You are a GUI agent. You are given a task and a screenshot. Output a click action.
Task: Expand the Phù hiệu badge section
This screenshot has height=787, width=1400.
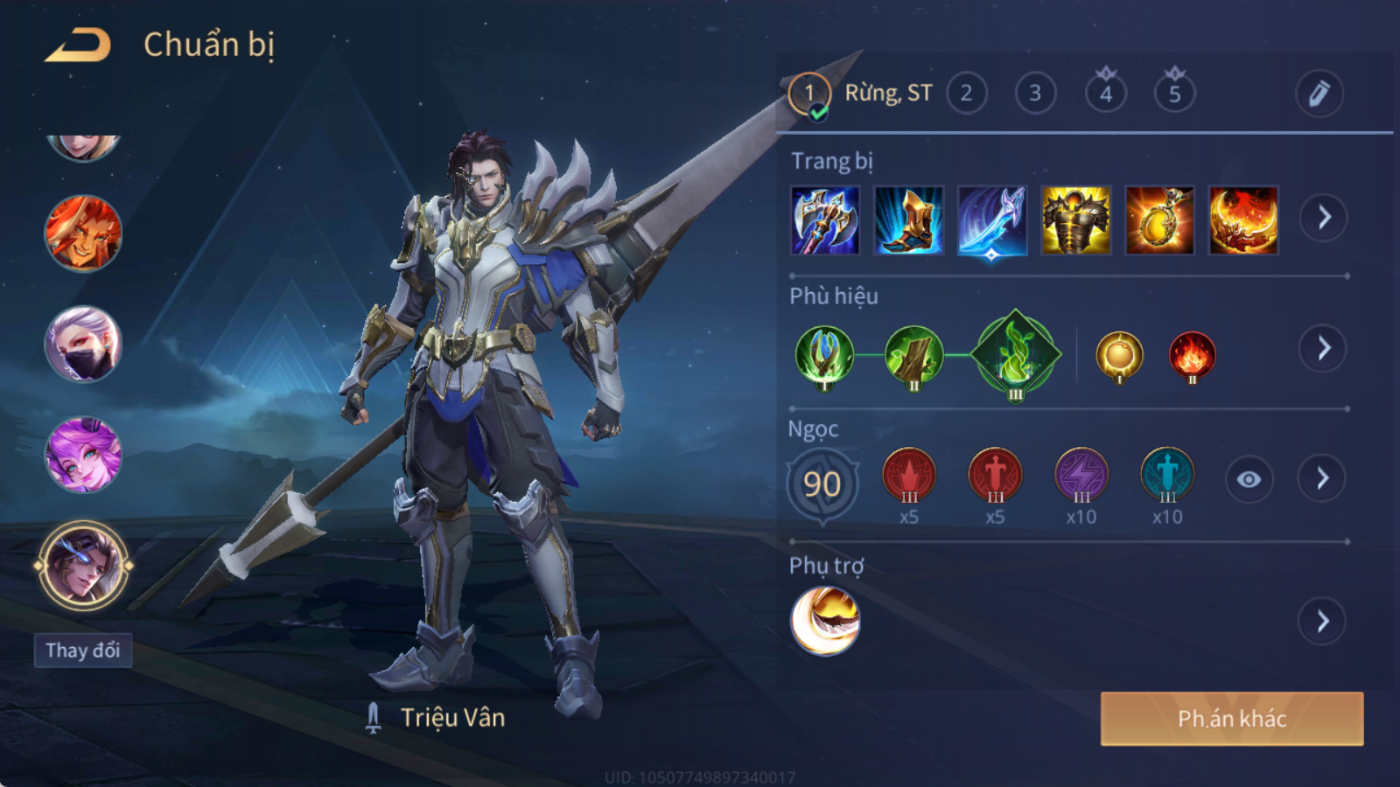click(1322, 348)
